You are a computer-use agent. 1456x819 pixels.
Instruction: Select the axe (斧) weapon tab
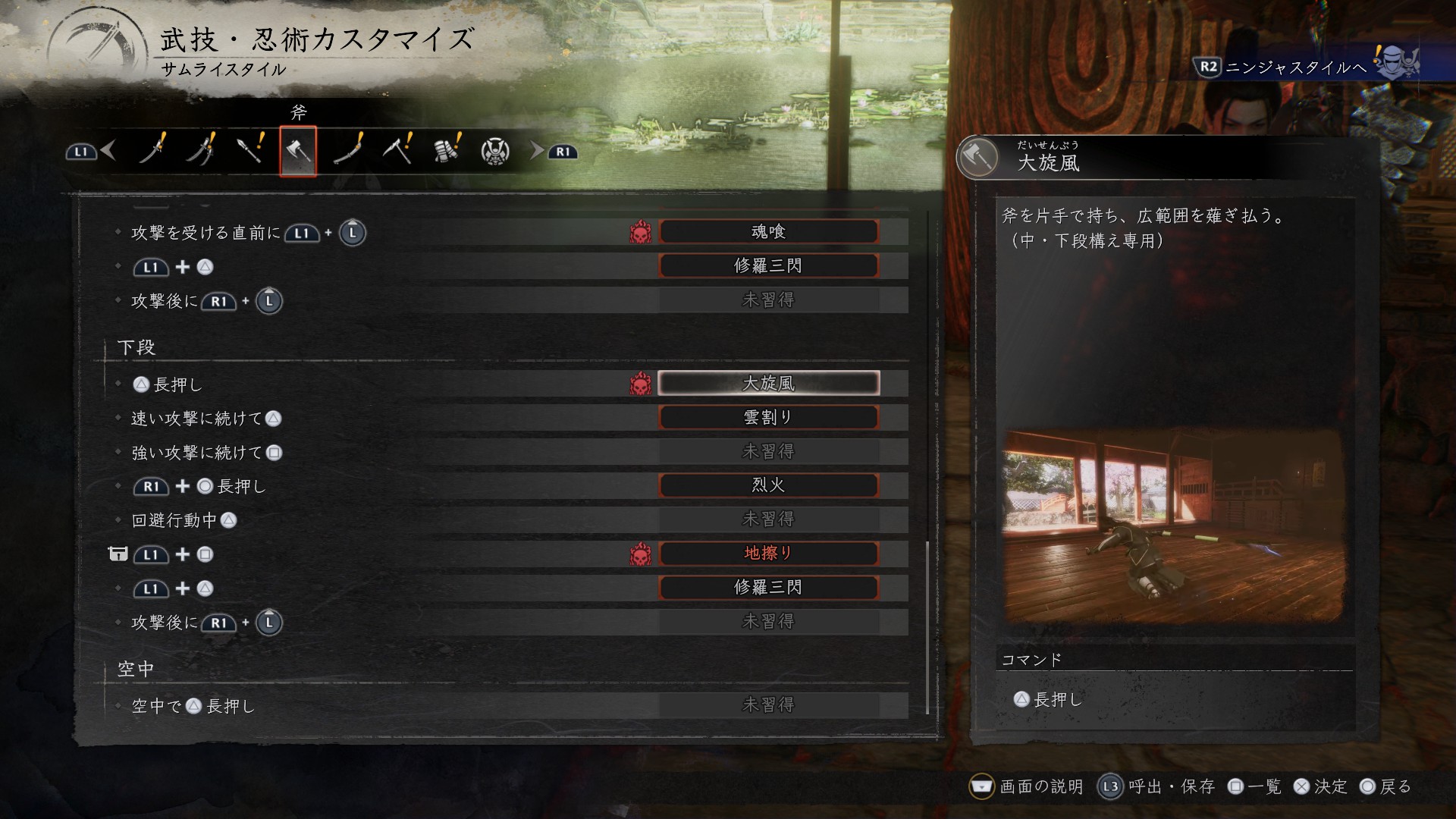[298, 152]
